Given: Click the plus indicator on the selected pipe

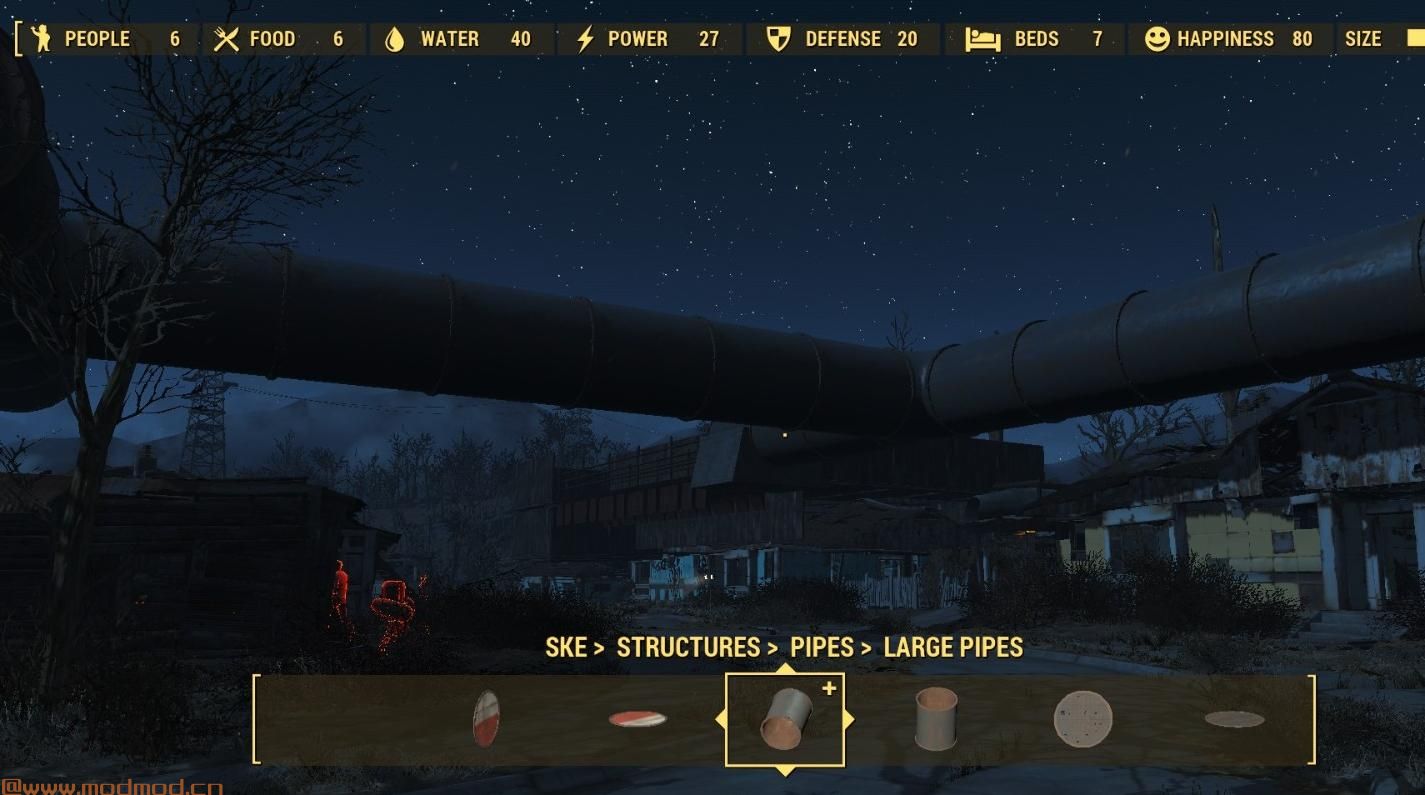Looking at the screenshot, I should [829, 687].
